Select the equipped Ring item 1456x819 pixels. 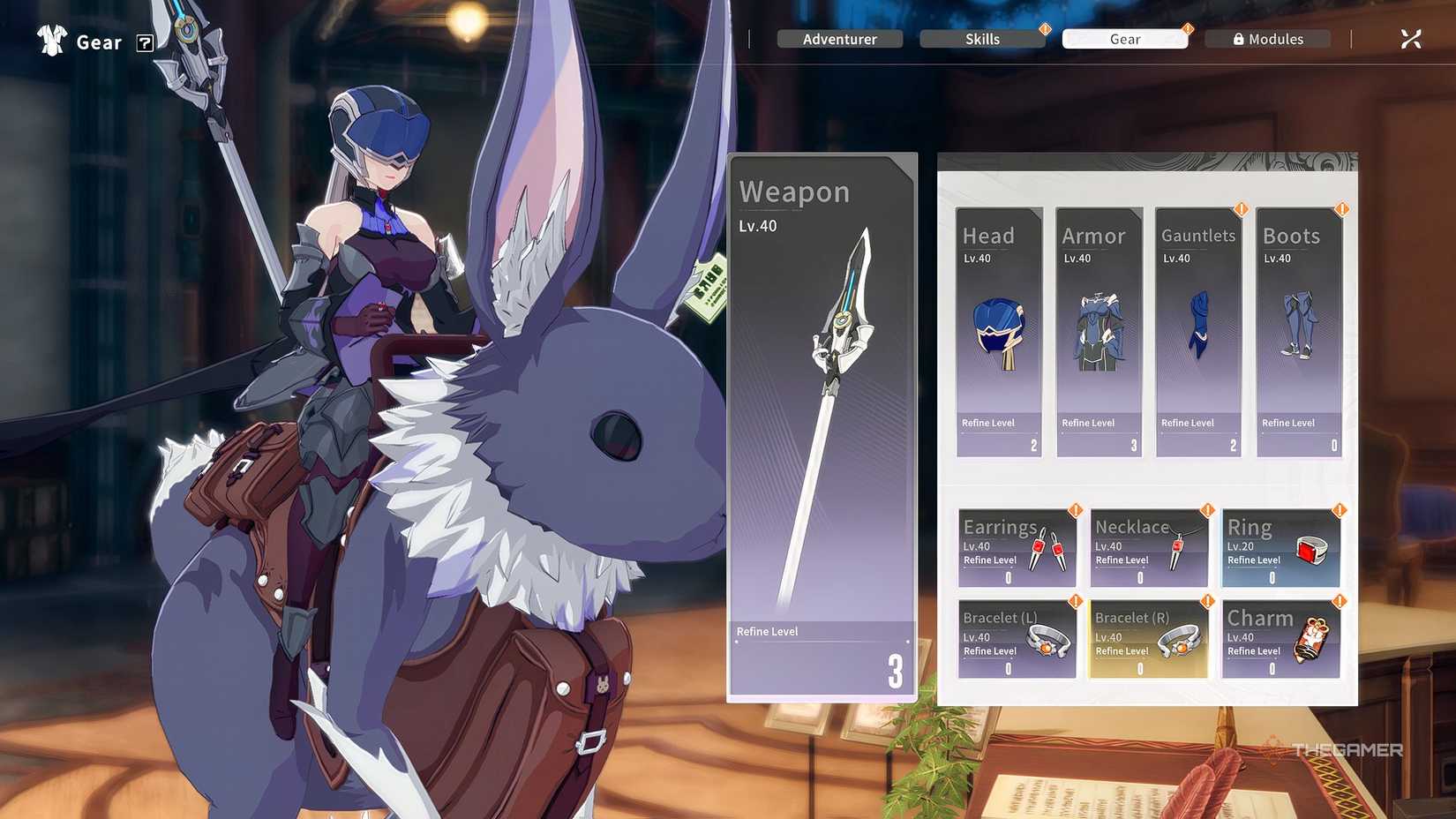[1281, 547]
